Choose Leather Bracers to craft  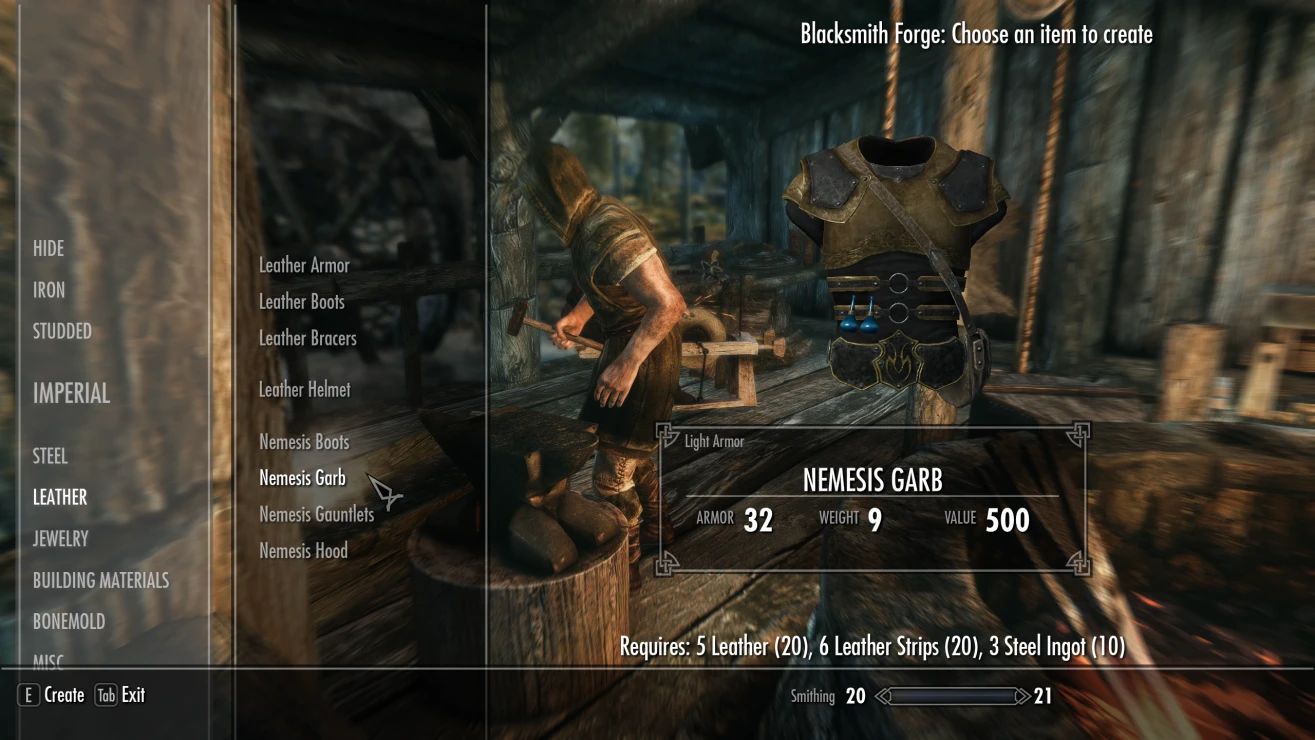click(307, 338)
